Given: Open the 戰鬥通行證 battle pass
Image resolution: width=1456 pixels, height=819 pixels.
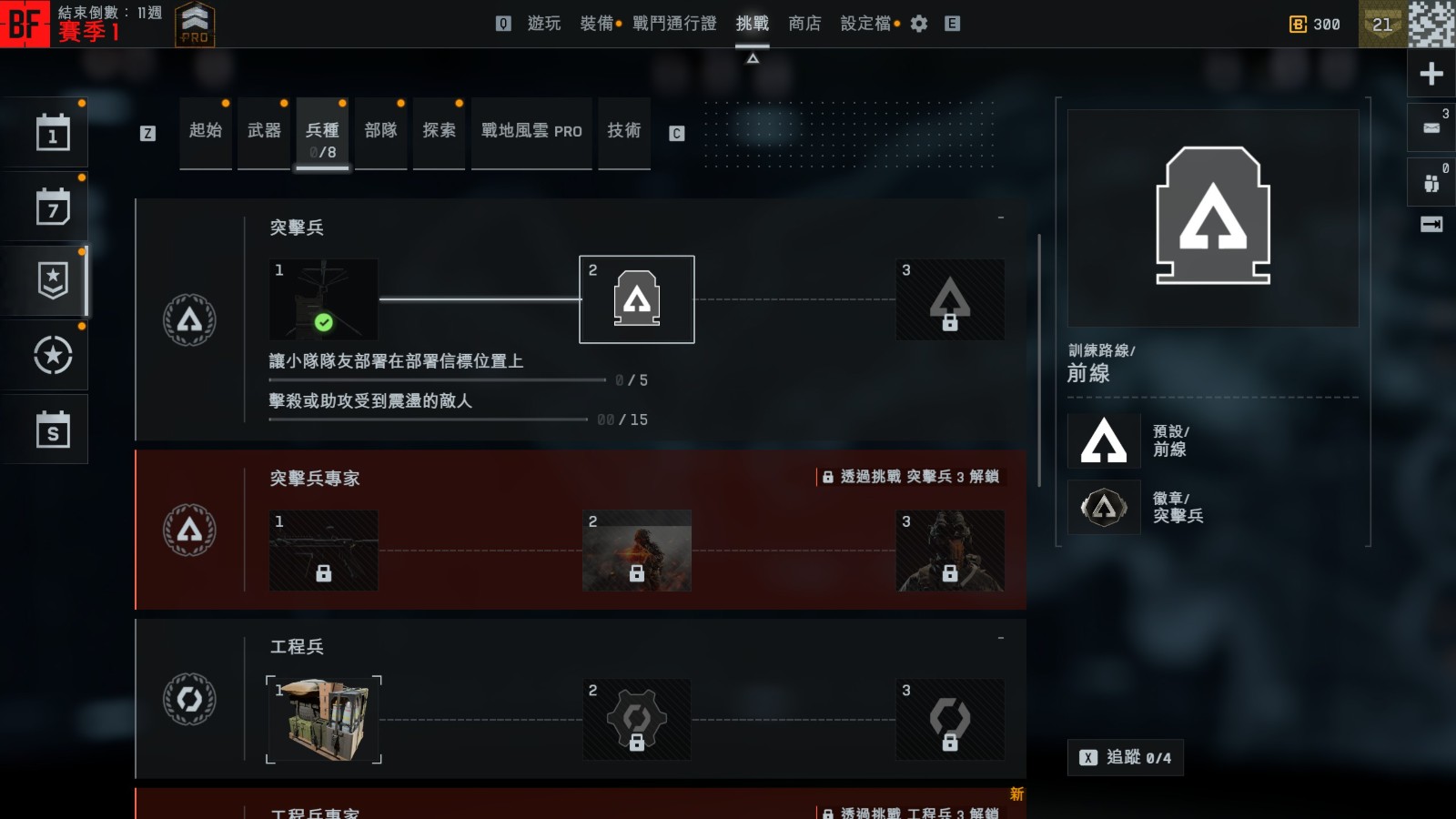Looking at the screenshot, I should 674,24.
